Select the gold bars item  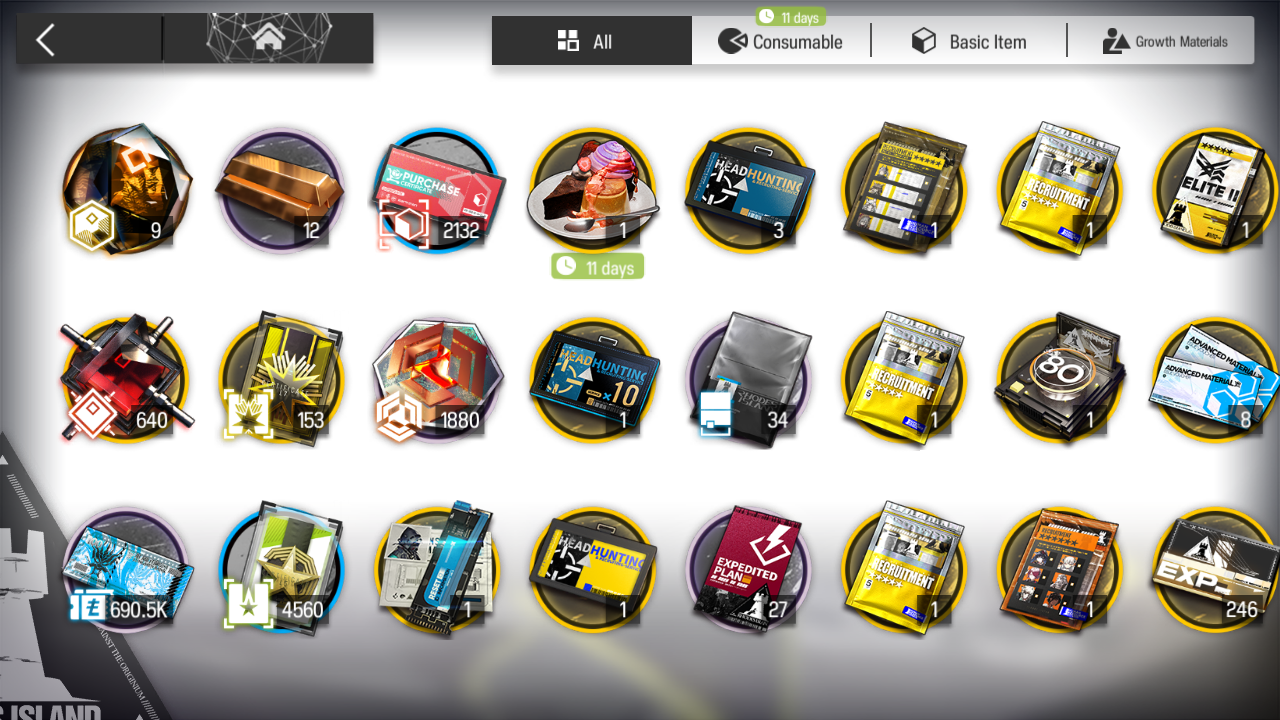[280, 190]
